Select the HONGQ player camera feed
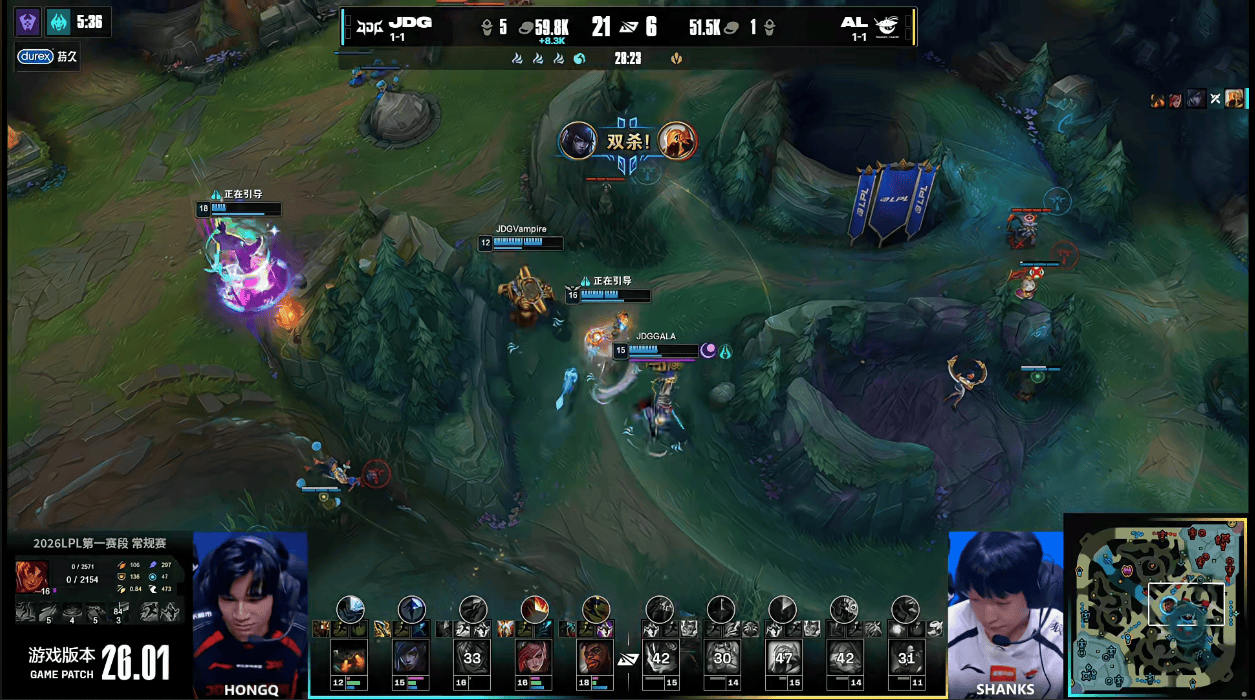Image resolution: width=1255 pixels, height=700 pixels. [x=250, y=610]
